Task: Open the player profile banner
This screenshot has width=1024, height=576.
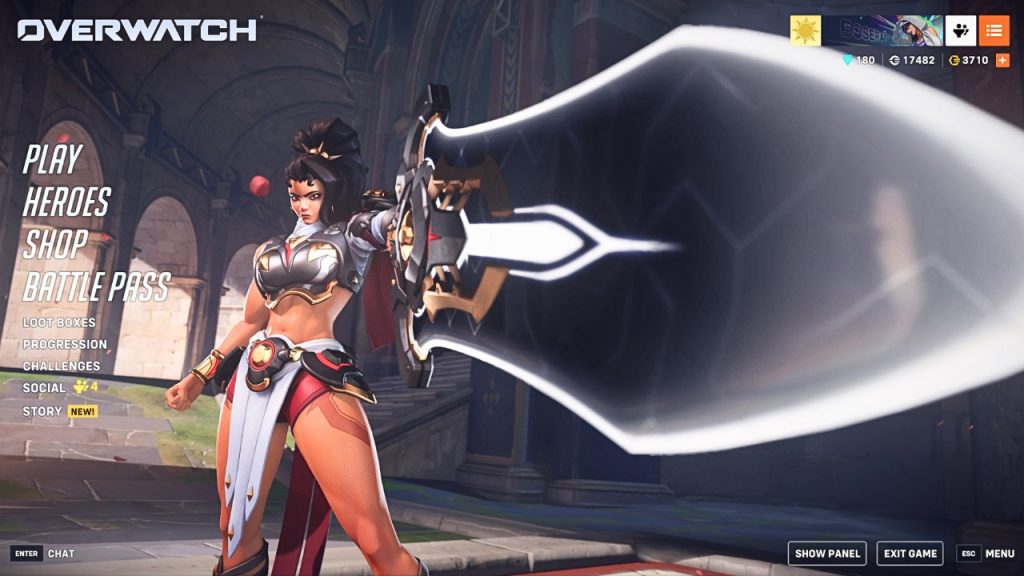Action: point(882,31)
